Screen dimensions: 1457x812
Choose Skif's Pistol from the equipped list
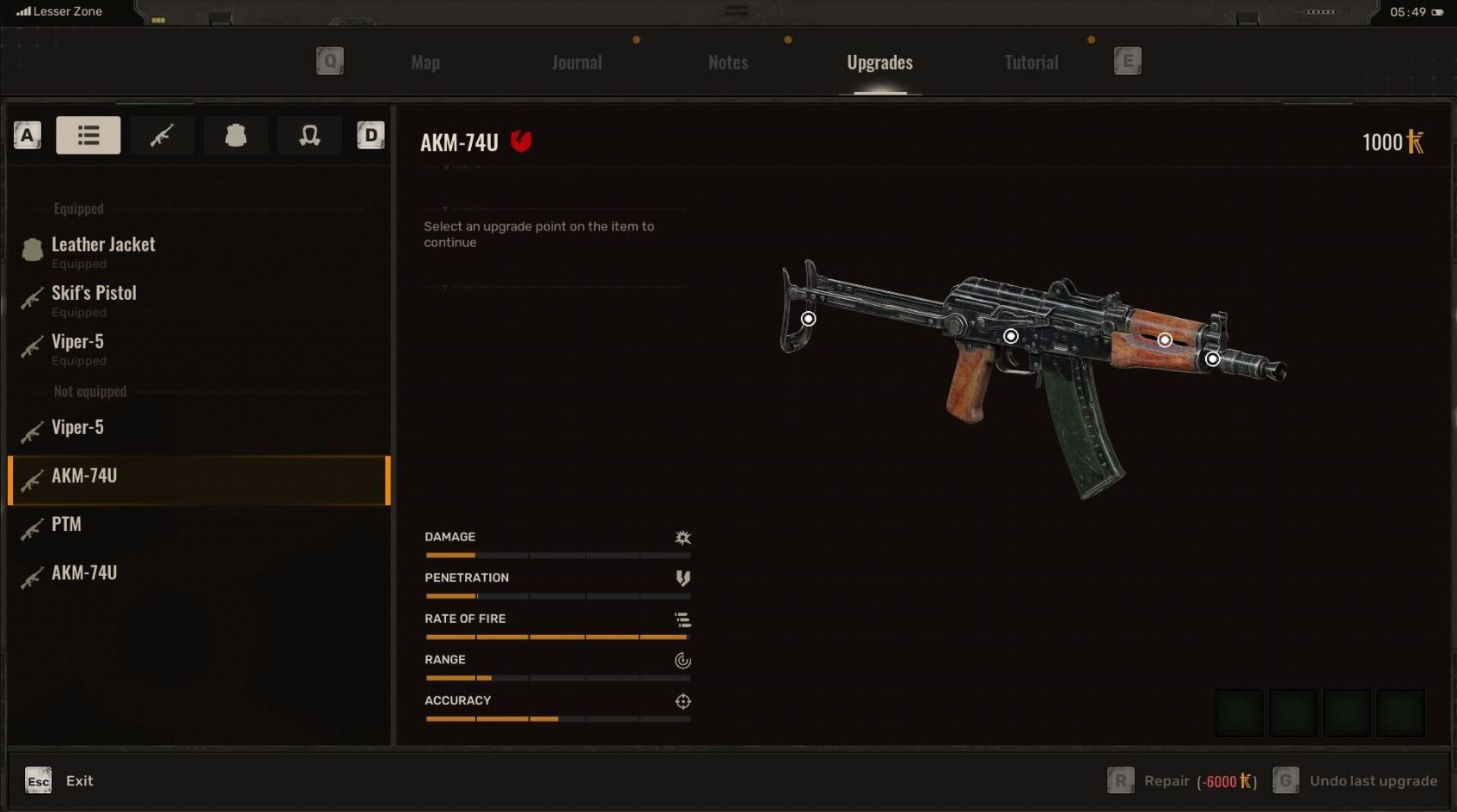click(x=94, y=294)
